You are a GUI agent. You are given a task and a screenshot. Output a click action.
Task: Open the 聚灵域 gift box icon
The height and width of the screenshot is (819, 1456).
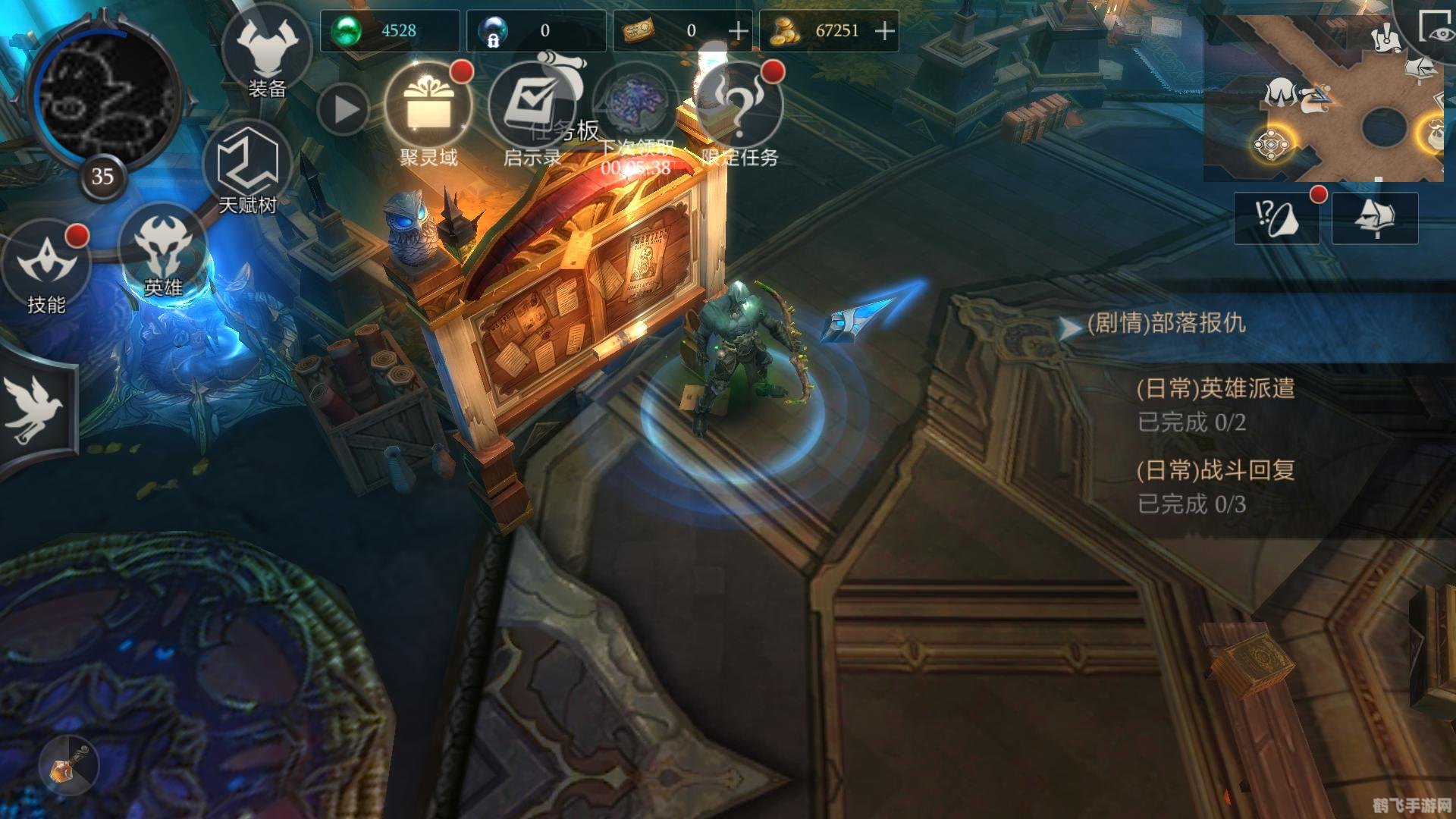[428, 108]
